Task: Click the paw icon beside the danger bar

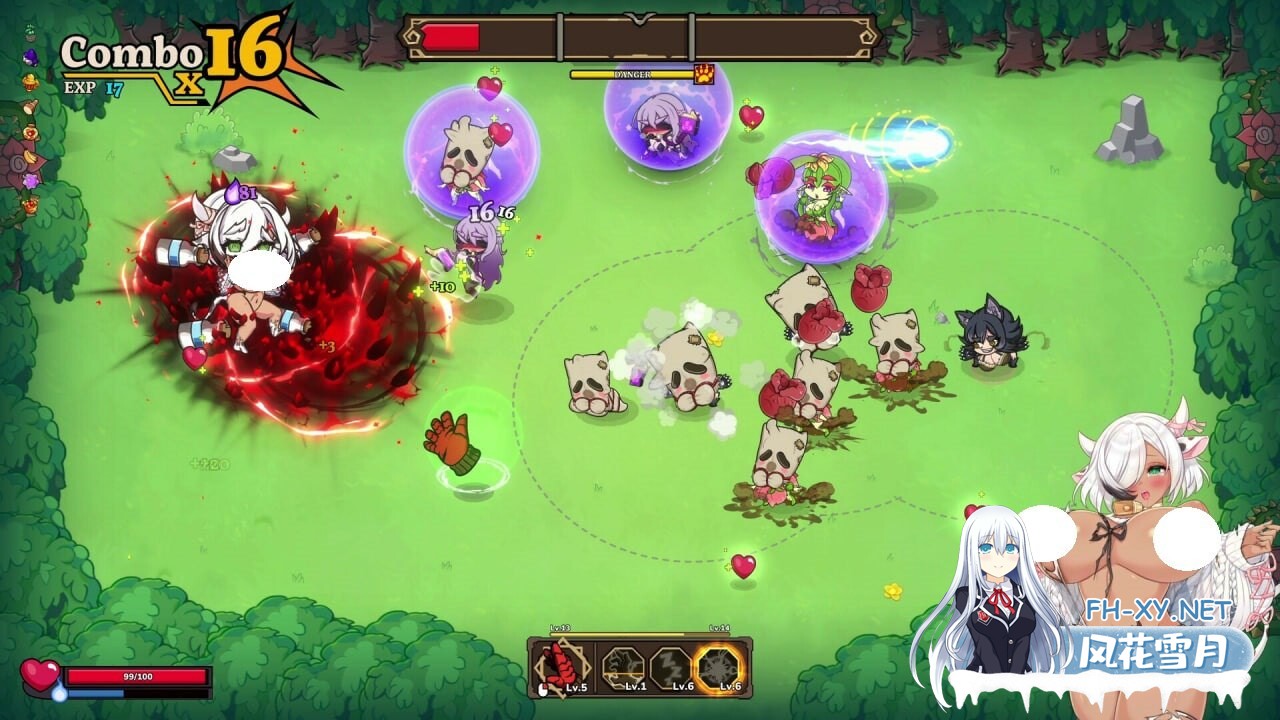Action: click(x=704, y=74)
